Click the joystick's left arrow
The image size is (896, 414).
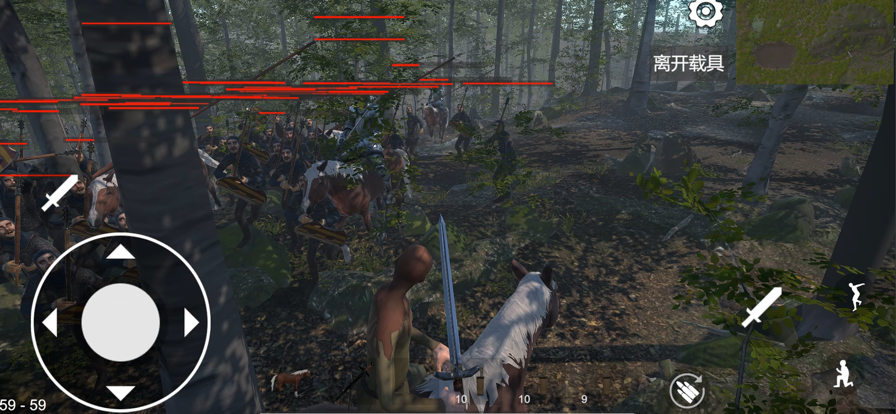(x=49, y=322)
